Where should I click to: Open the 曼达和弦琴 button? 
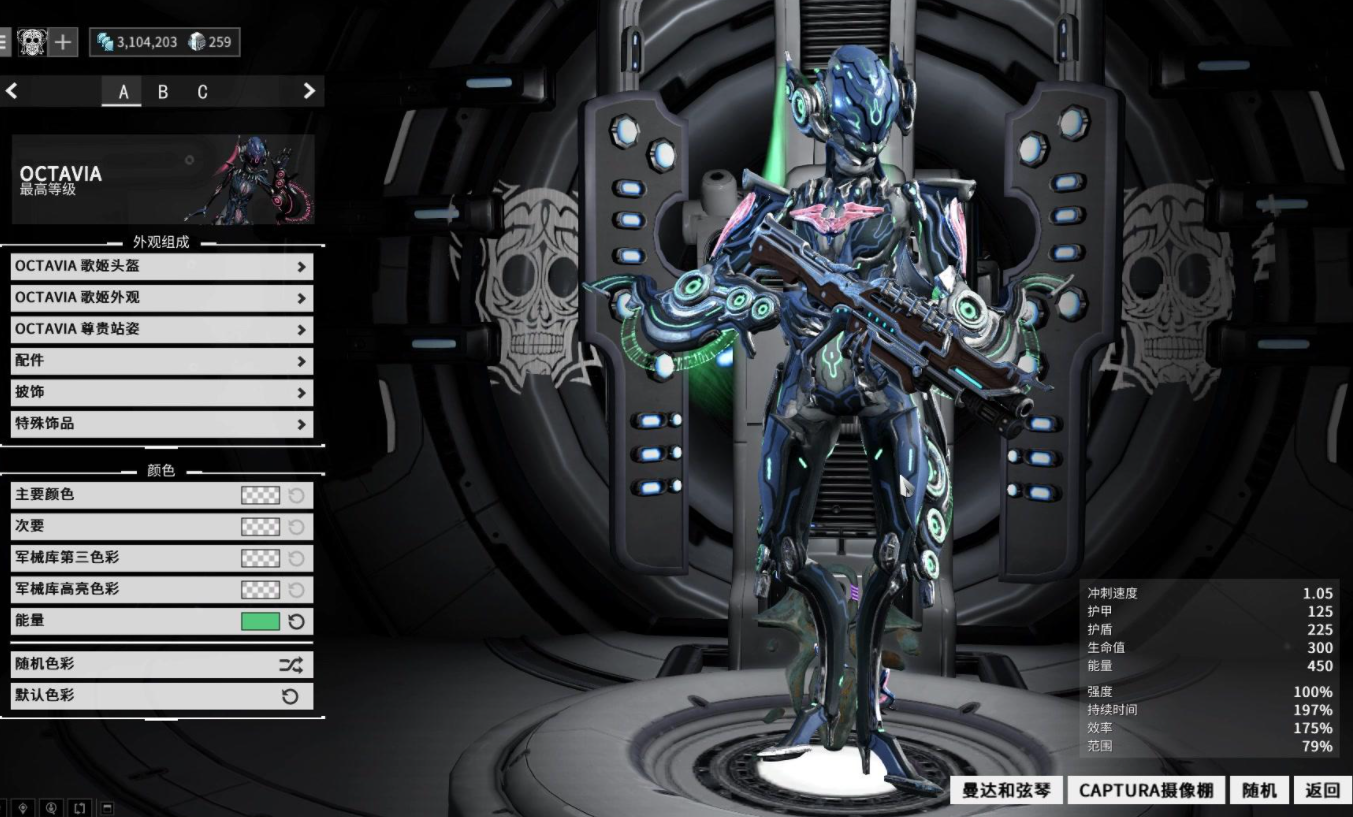pyautogui.click(x=1006, y=790)
